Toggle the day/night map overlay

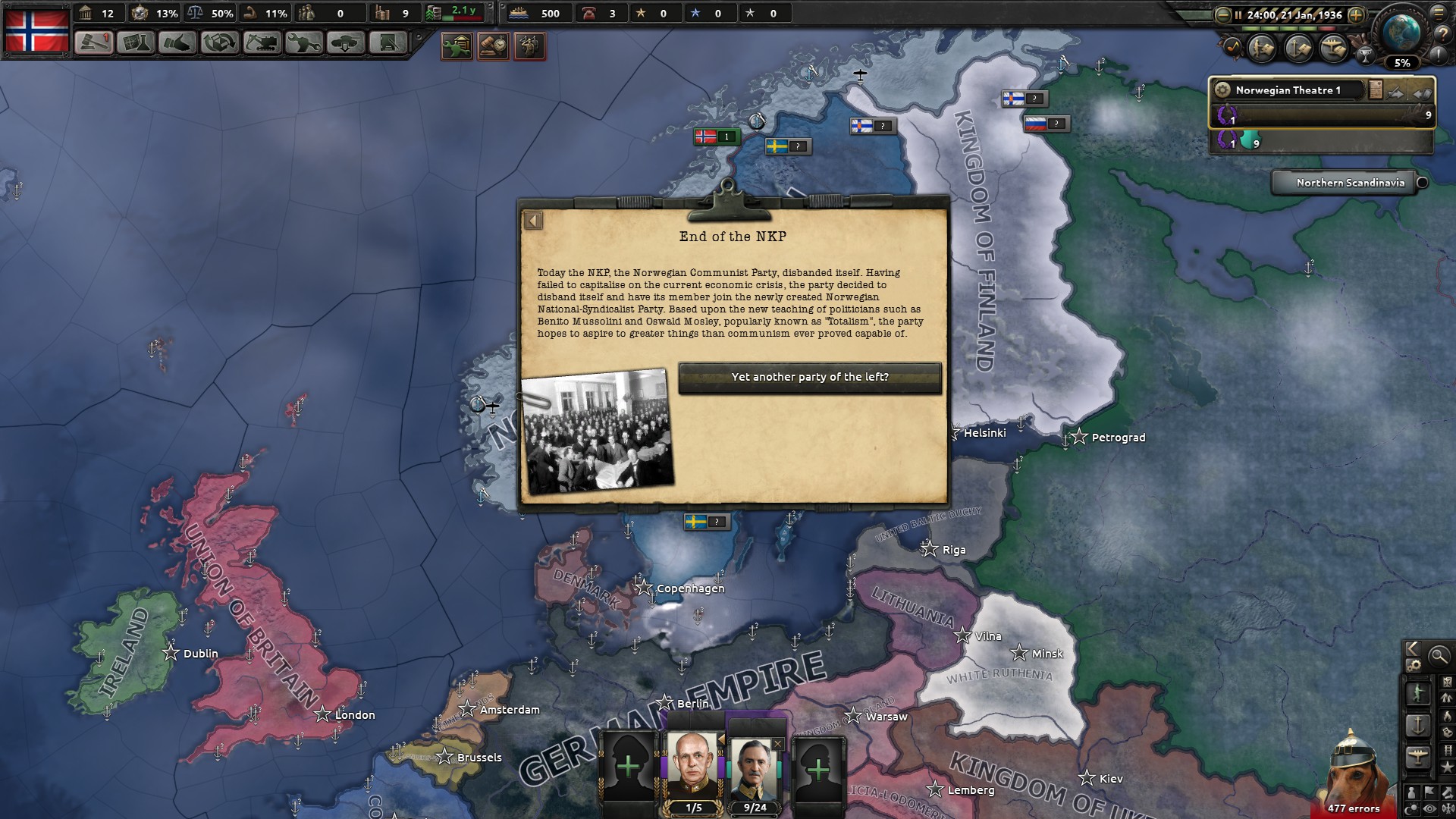coord(1410,807)
